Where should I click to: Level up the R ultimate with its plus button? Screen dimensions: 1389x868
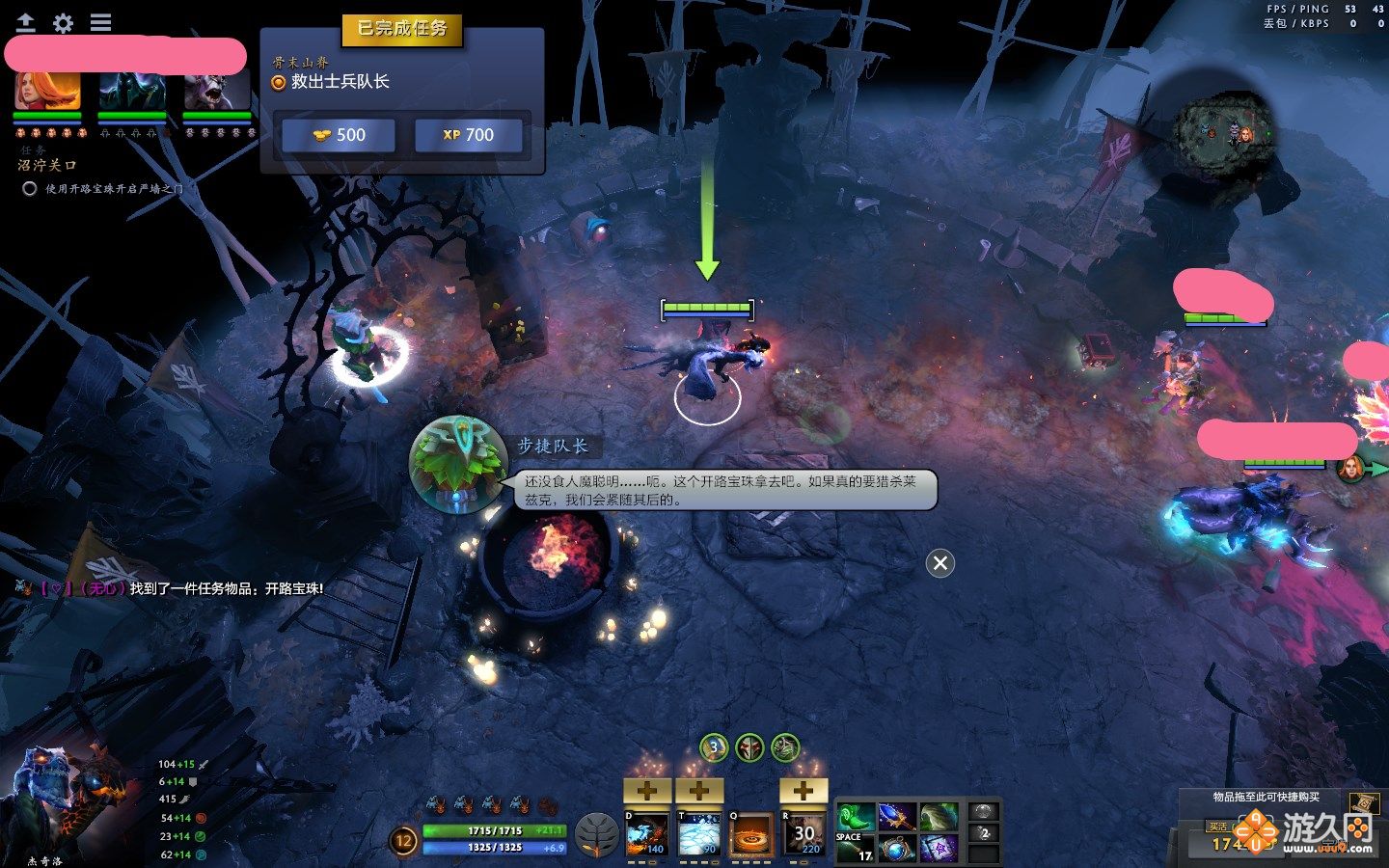click(x=803, y=791)
